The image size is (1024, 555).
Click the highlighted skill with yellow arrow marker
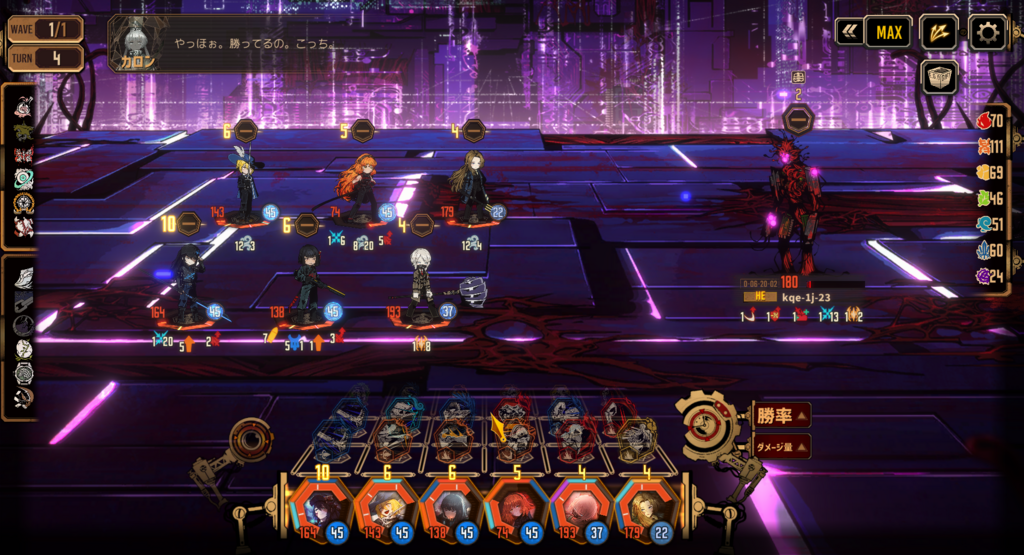515,439
